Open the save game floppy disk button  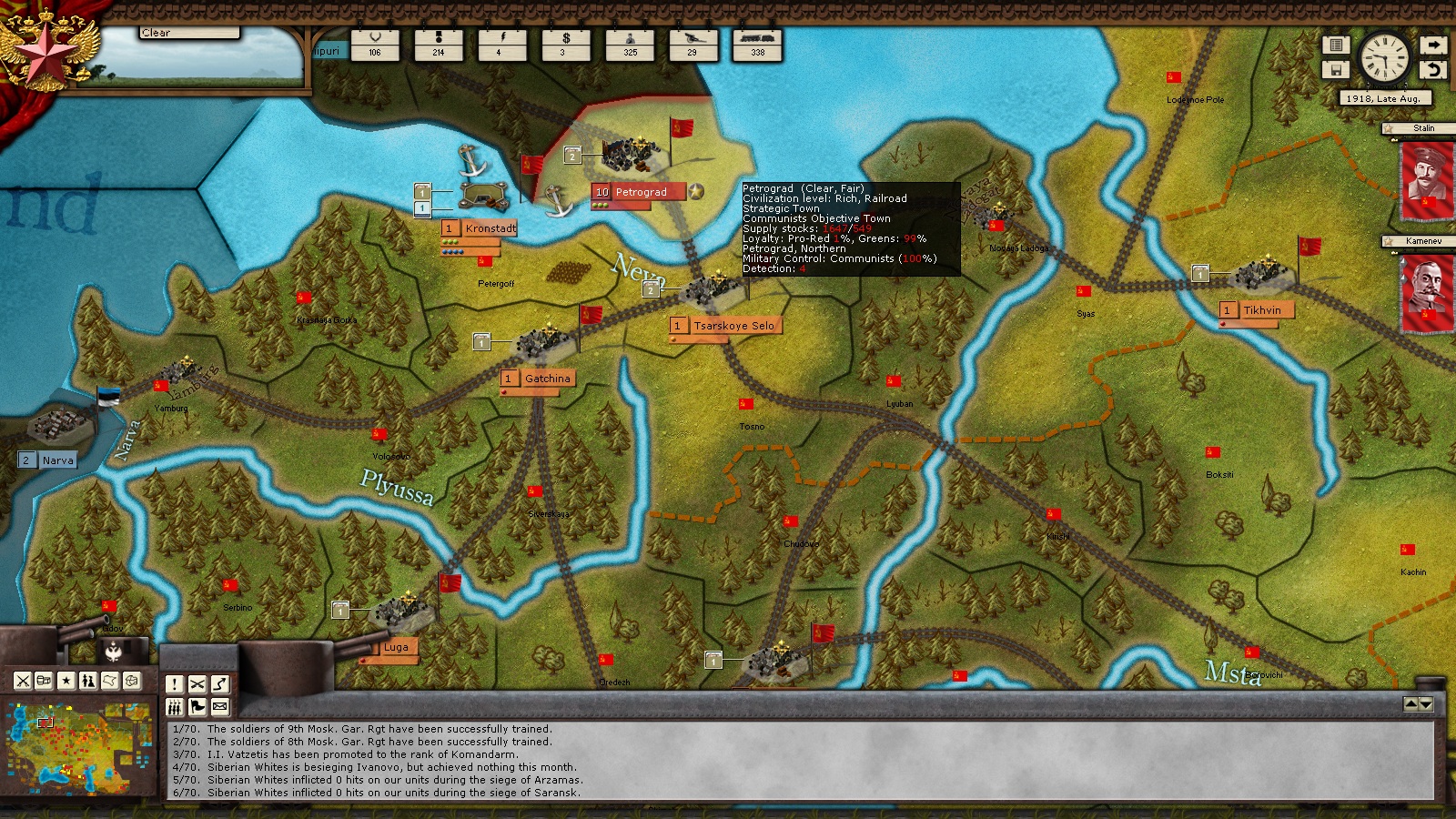click(1336, 69)
